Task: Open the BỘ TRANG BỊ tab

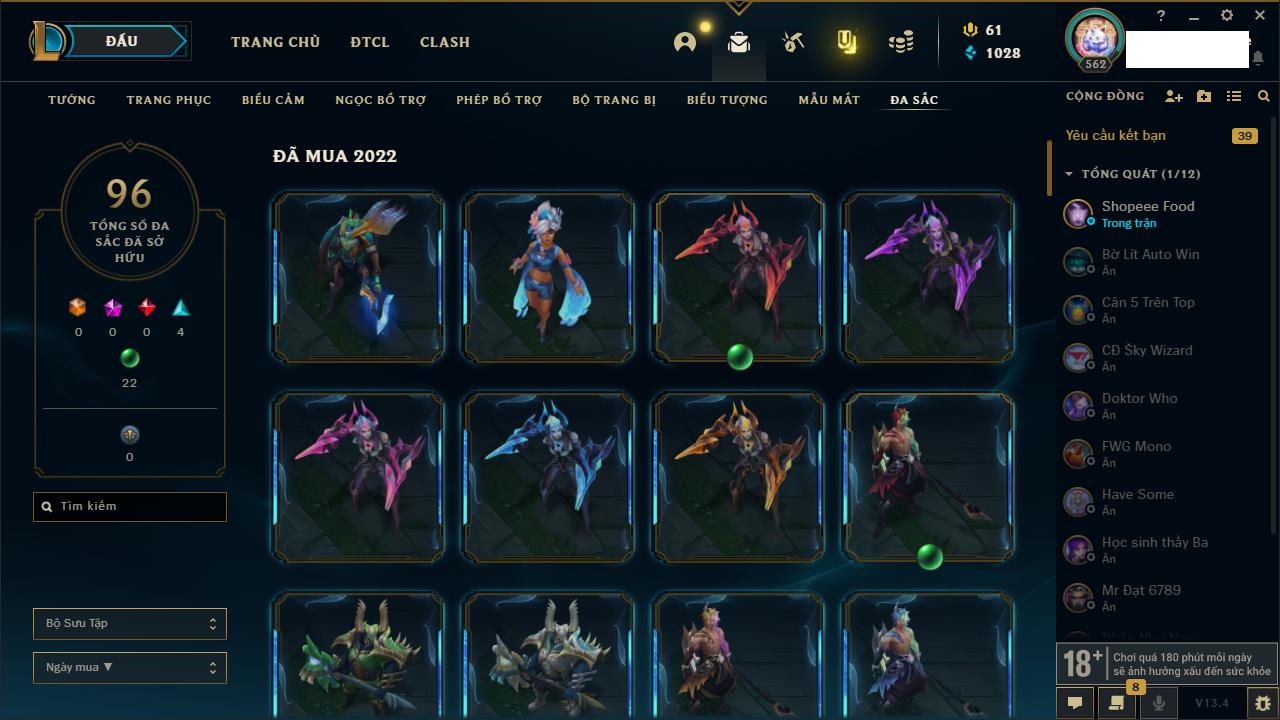Action: pyautogui.click(x=614, y=100)
